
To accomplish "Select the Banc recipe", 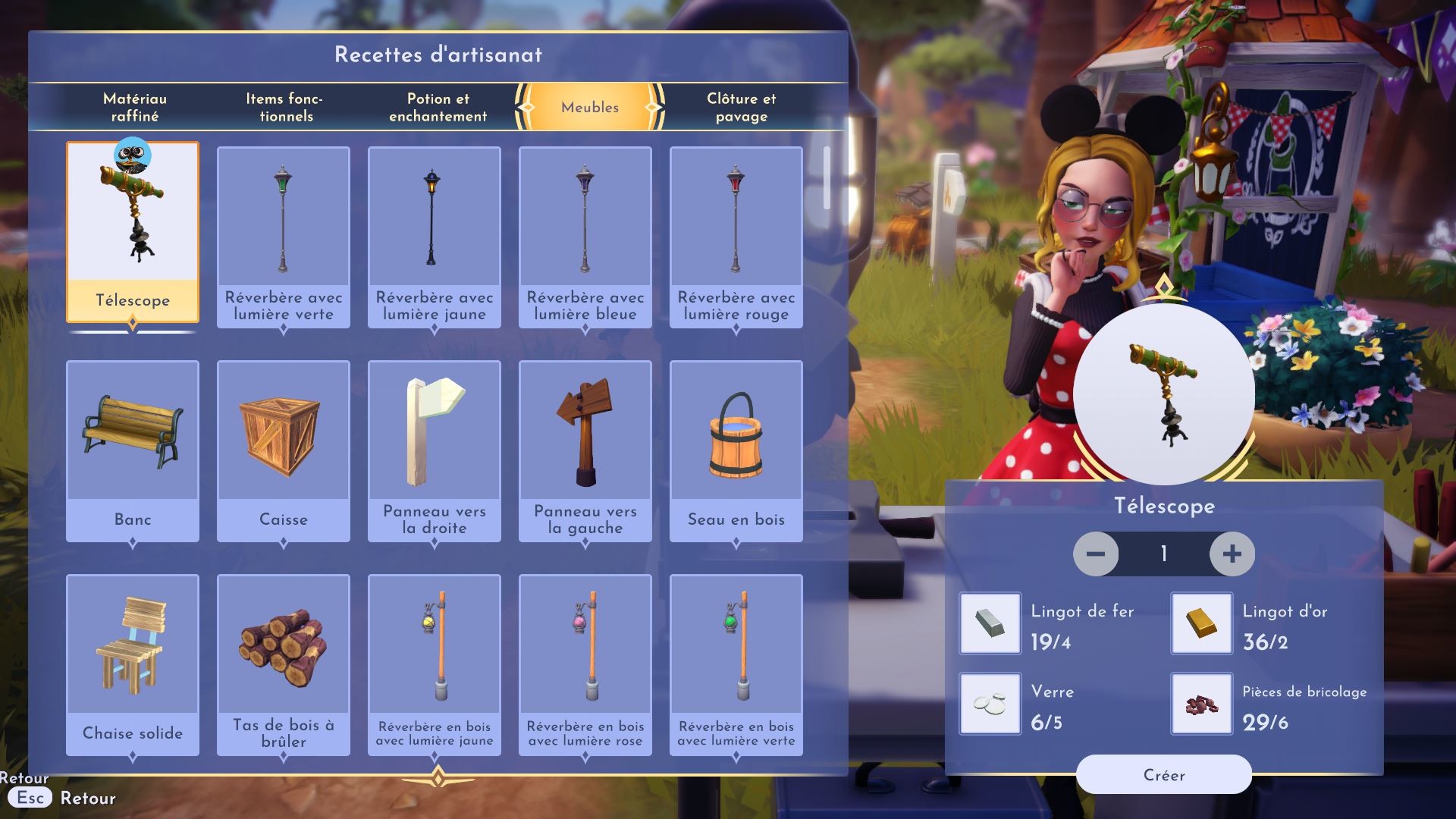I will [133, 450].
